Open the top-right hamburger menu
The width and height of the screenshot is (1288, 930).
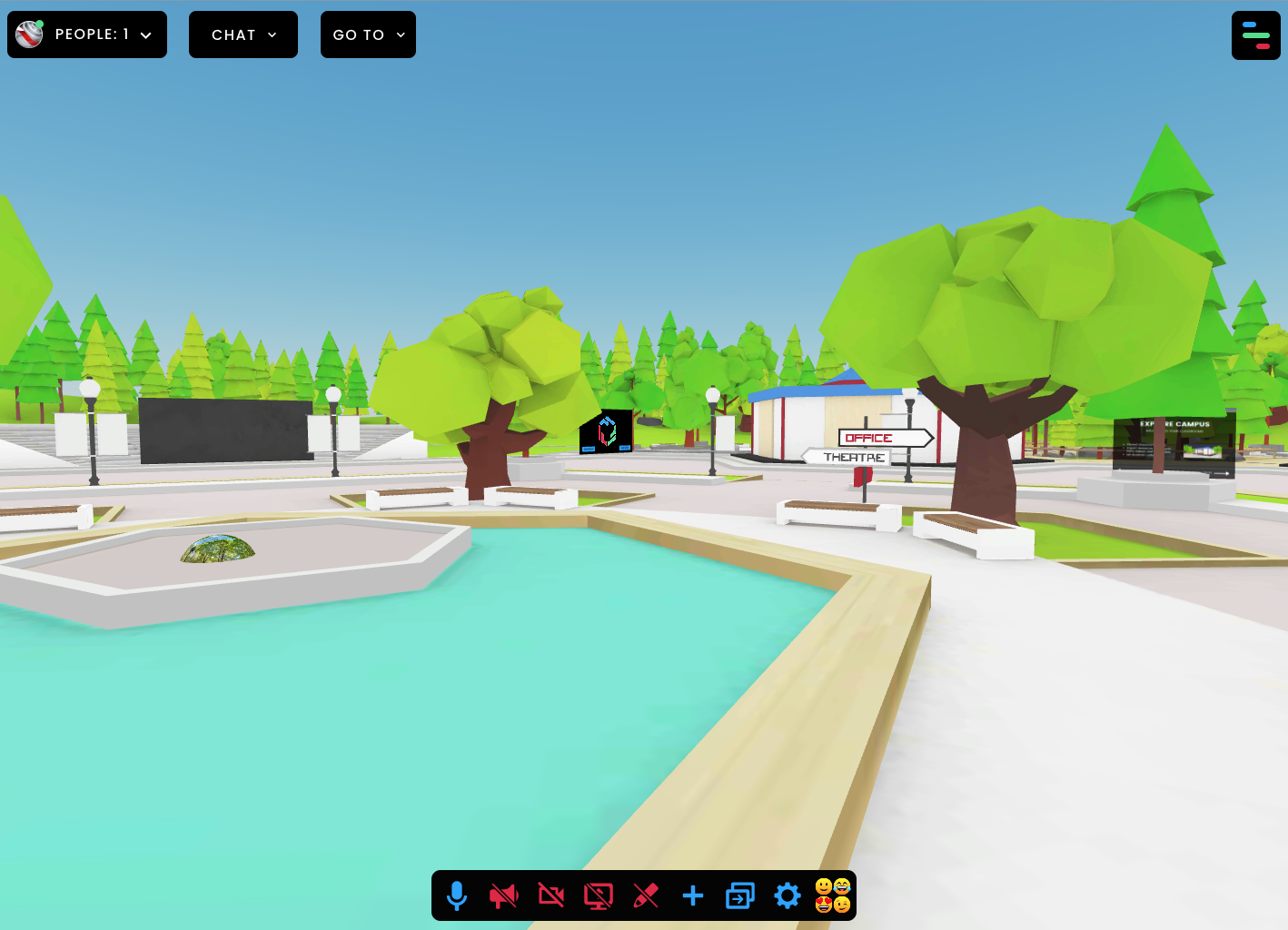[x=1255, y=35]
